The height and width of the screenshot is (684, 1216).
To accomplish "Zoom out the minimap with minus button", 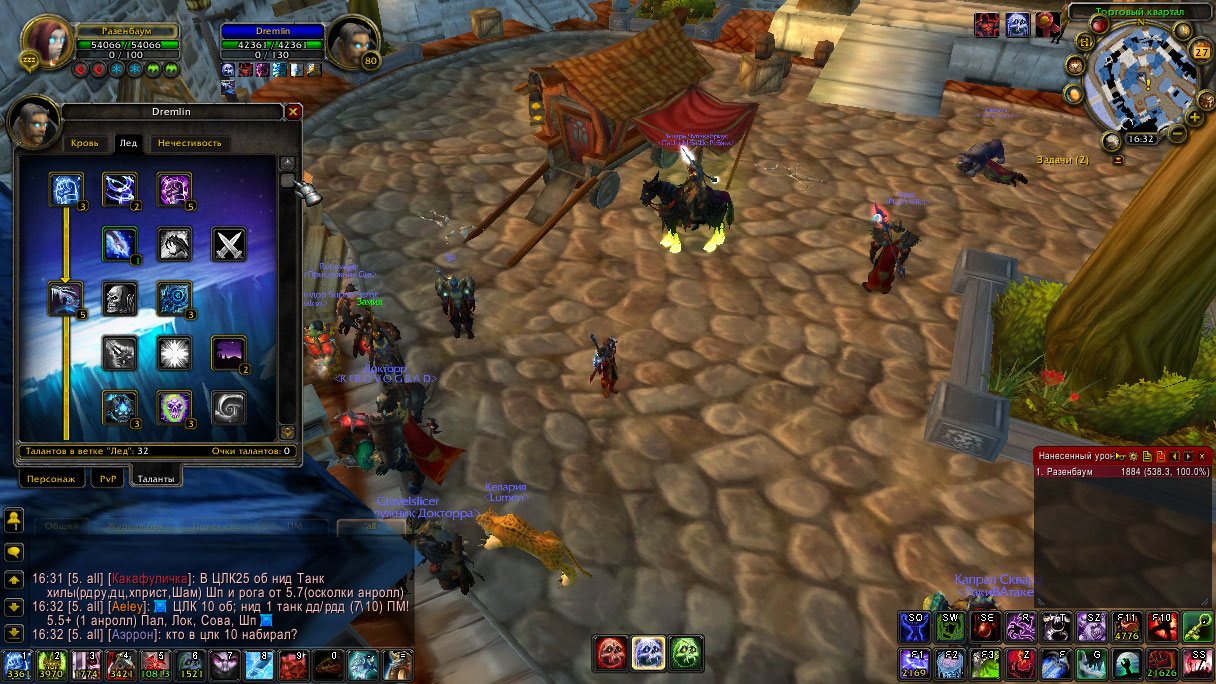I will pyautogui.click(x=1177, y=133).
